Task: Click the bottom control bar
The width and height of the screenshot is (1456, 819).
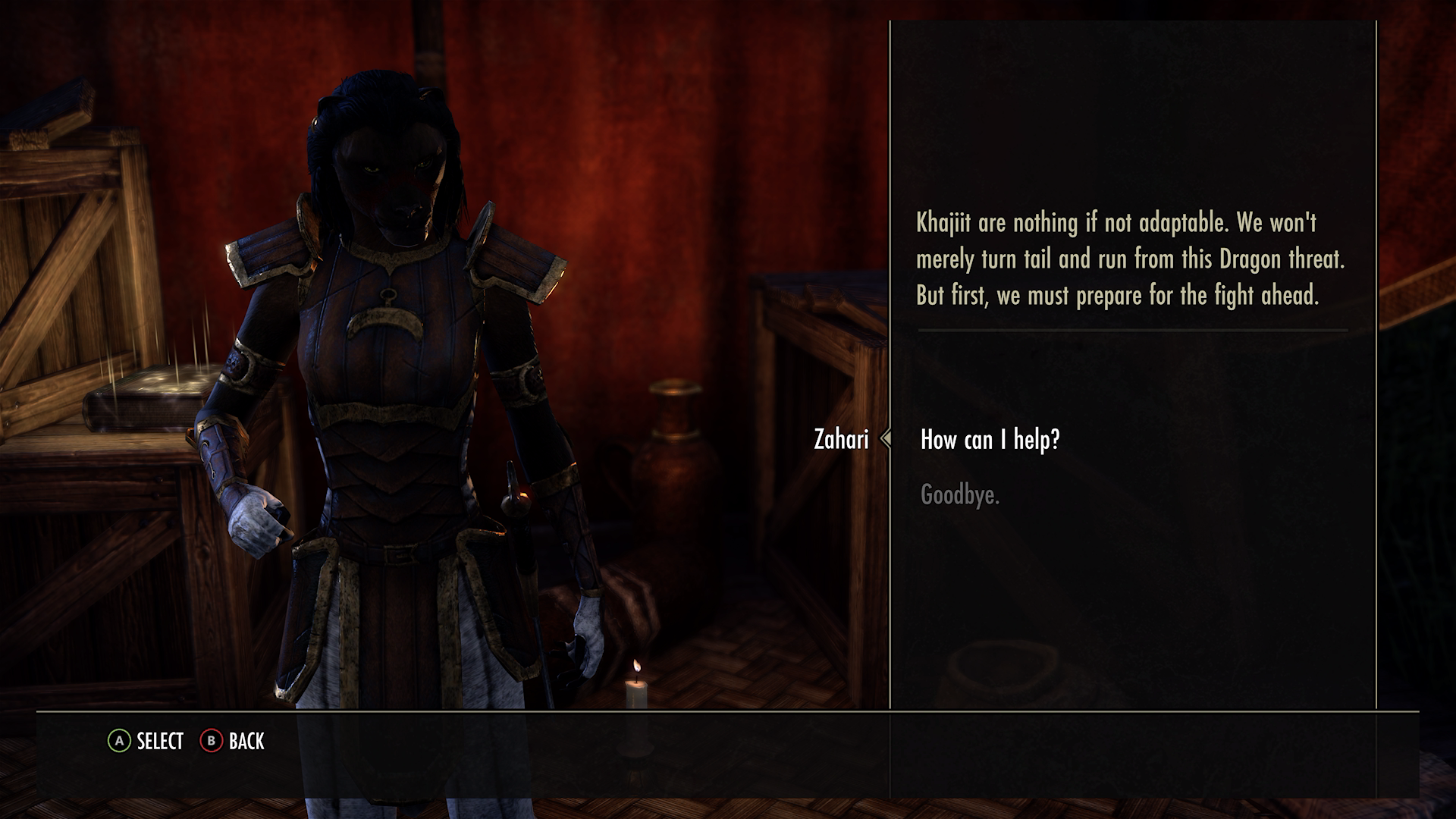Action: pos(728,742)
